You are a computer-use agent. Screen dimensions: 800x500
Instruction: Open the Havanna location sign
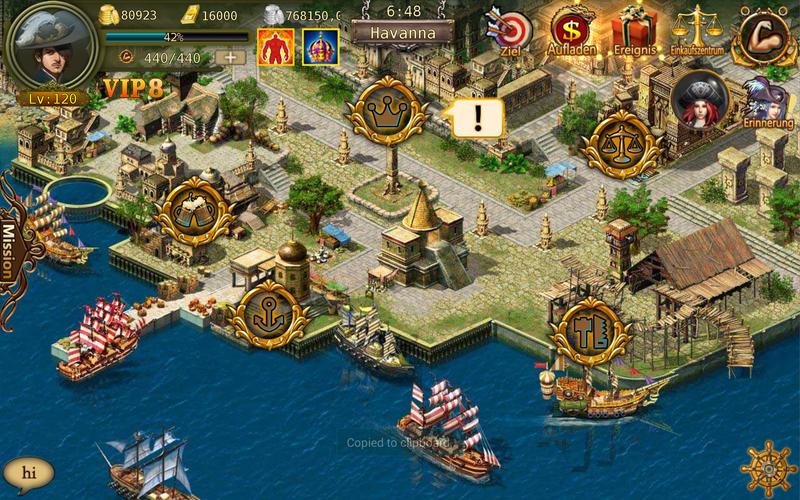click(403, 31)
